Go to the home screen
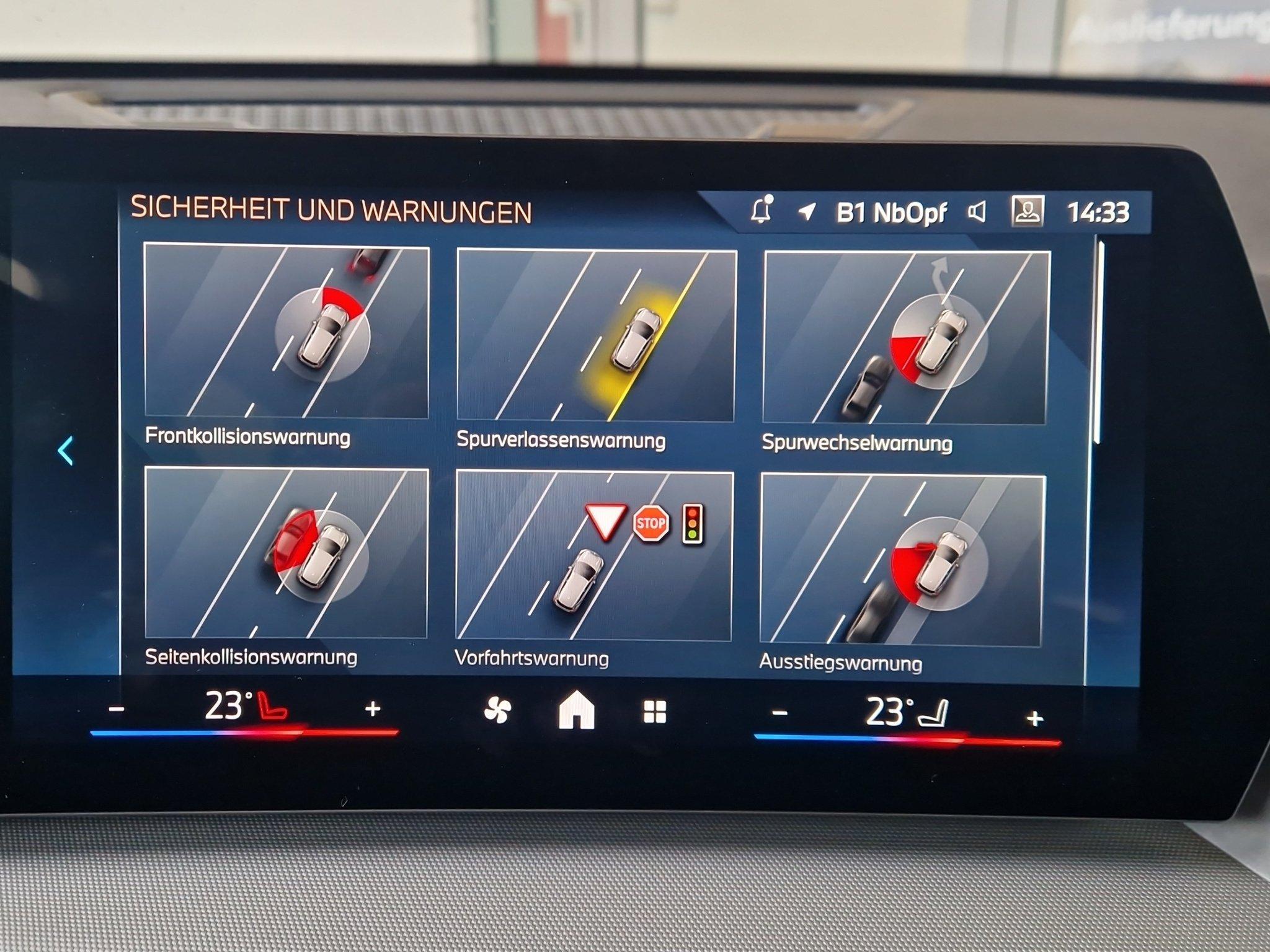The width and height of the screenshot is (1270, 952). [576, 710]
